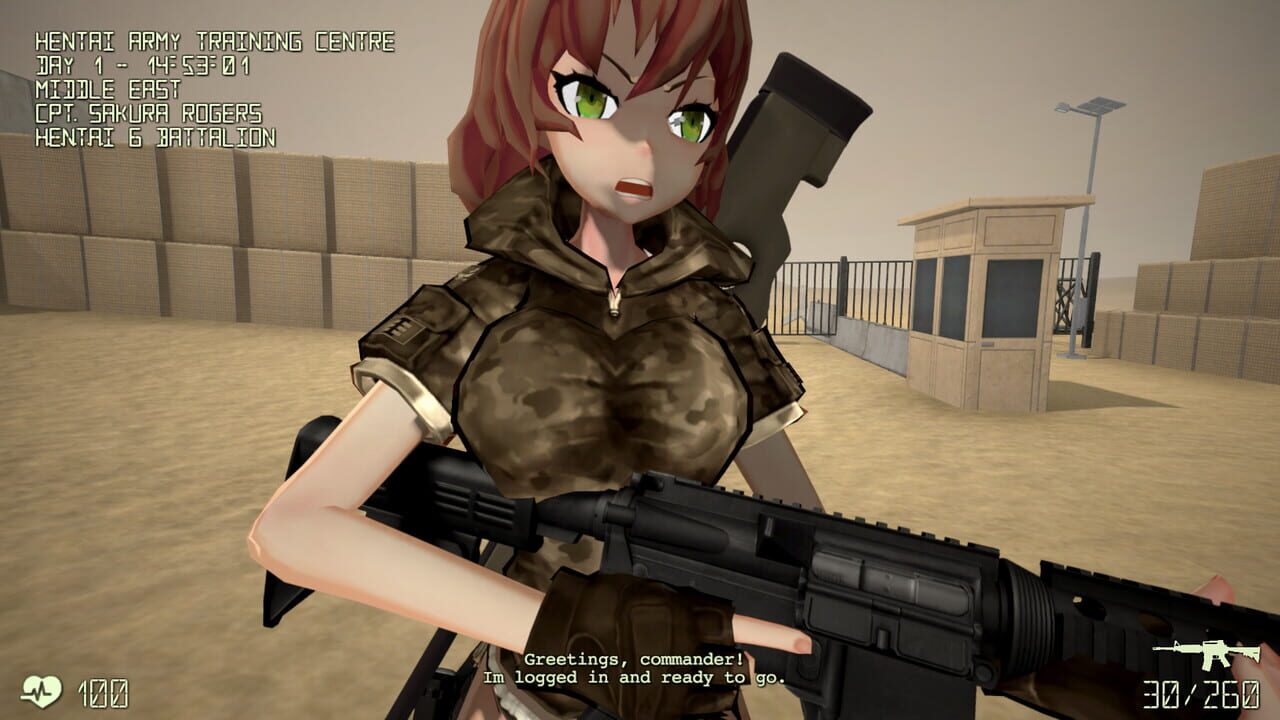
Task: Click the ammo count 30 before the slash
Action: (1161, 692)
